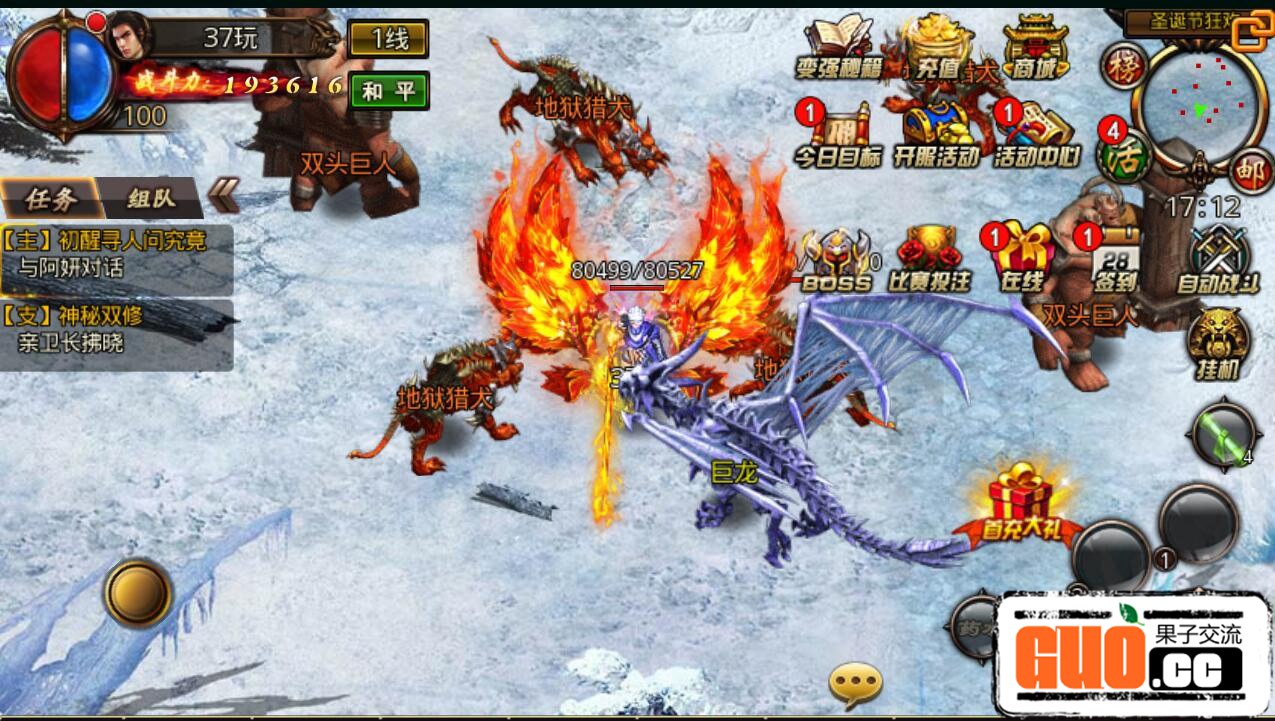Select the main quest 初醒寻人问究竟

tap(117, 253)
